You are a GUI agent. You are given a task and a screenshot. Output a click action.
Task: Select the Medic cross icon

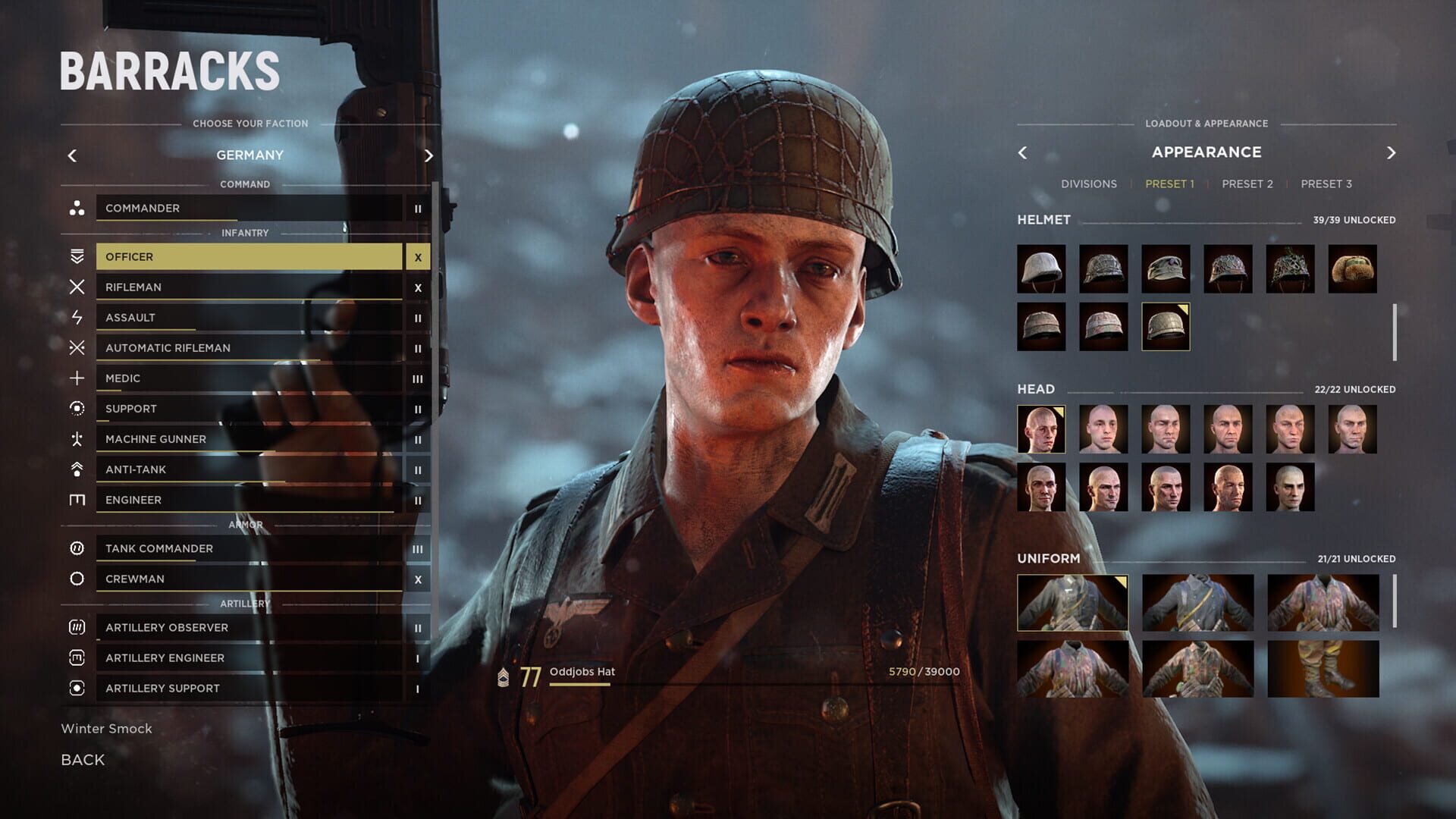(76, 378)
